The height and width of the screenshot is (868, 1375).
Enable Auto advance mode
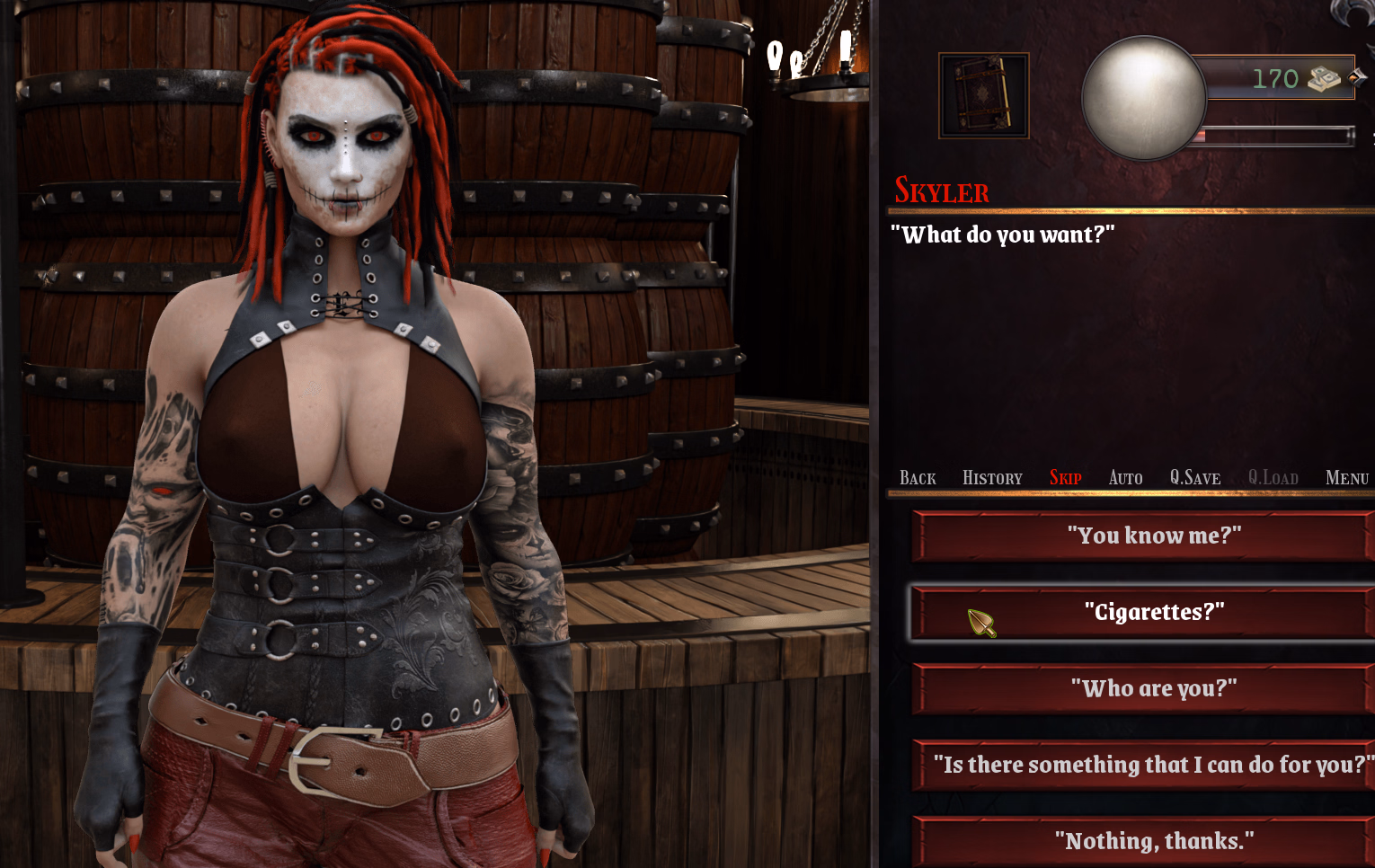tap(1125, 478)
